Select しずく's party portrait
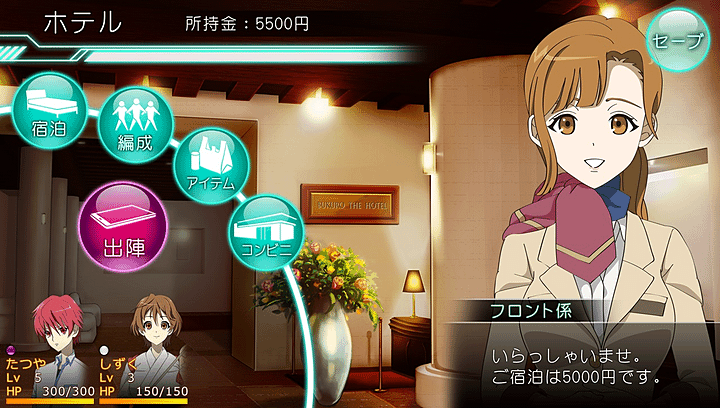The image size is (720, 408). [148, 320]
